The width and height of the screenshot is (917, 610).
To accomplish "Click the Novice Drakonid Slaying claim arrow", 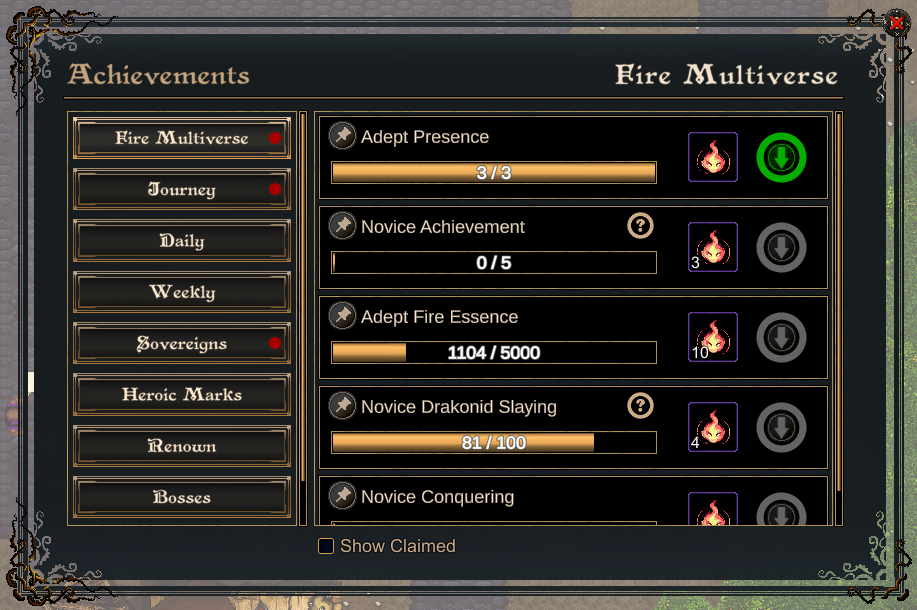I will click(x=781, y=428).
